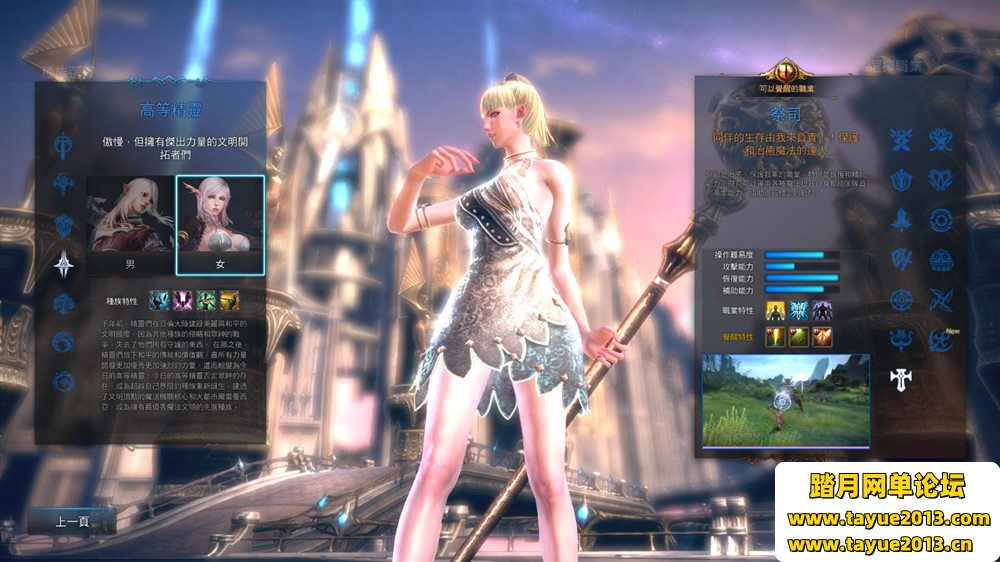Choose the female (女) High Elf portrait

[220, 225]
